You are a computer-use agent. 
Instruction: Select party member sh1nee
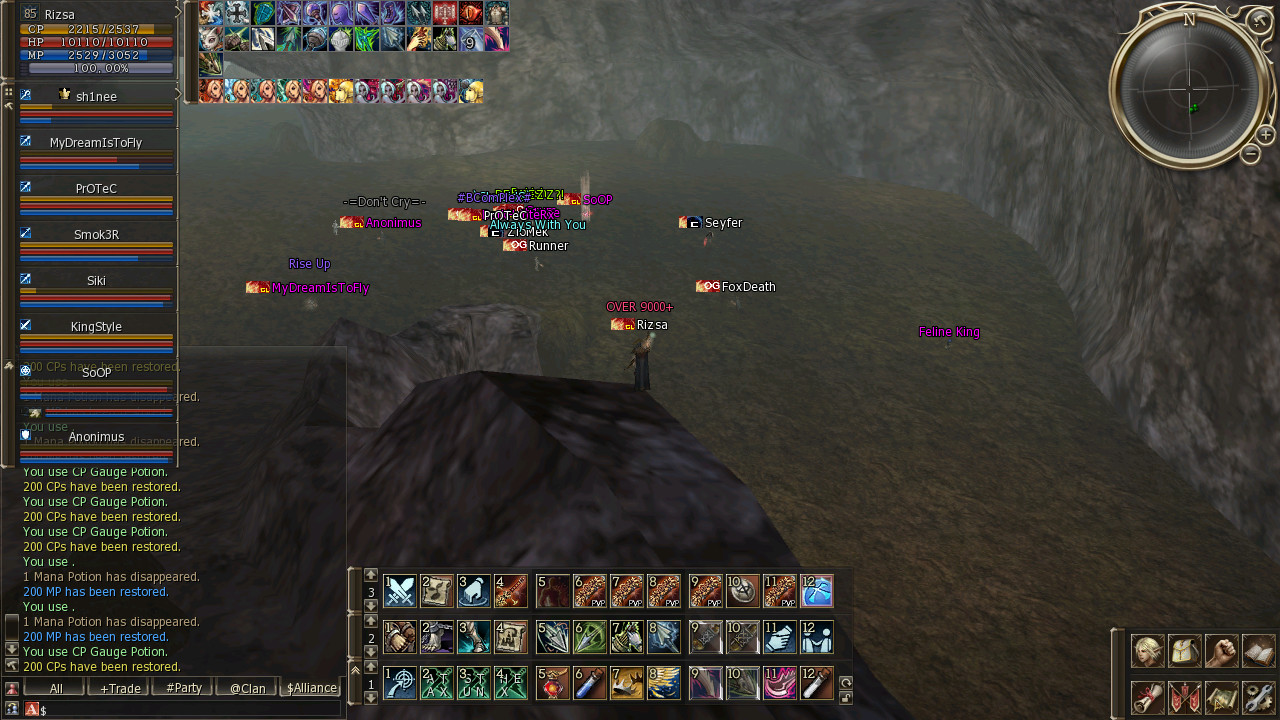[x=96, y=97]
